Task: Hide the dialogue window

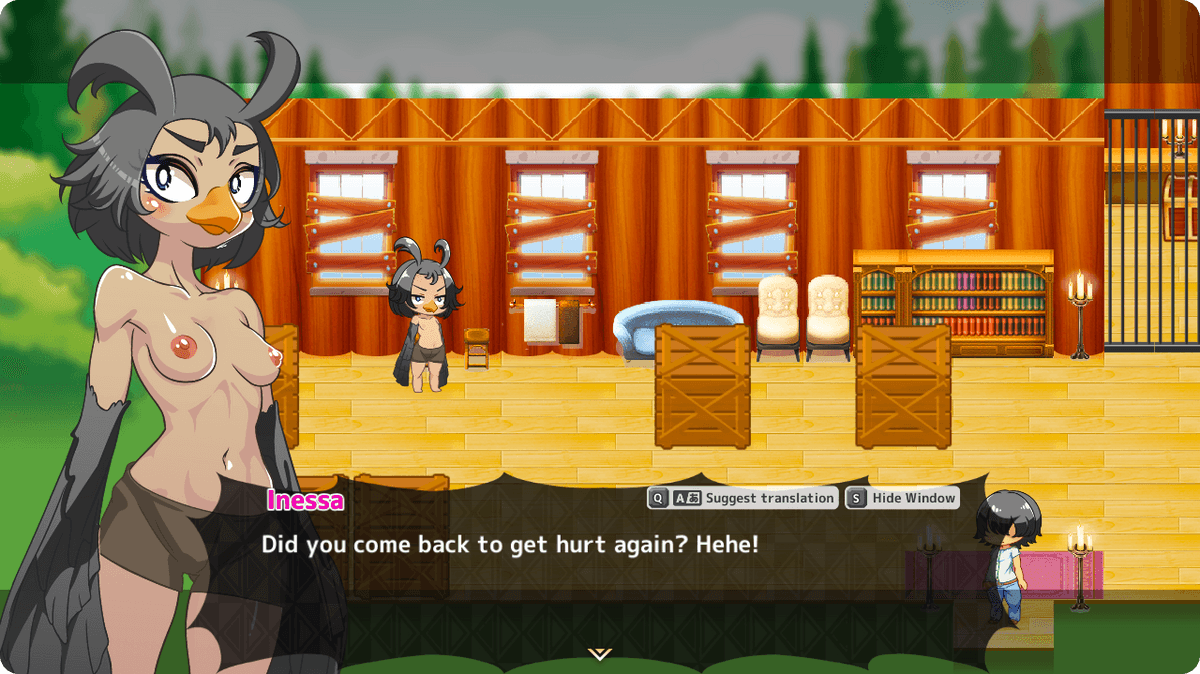Action: (902, 498)
